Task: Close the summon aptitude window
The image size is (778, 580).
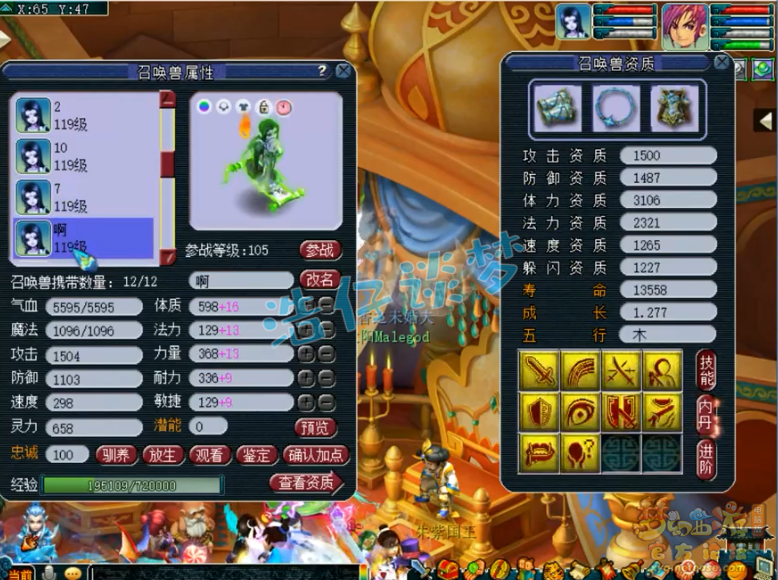Action: pyautogui.click(x=721, y=62)
